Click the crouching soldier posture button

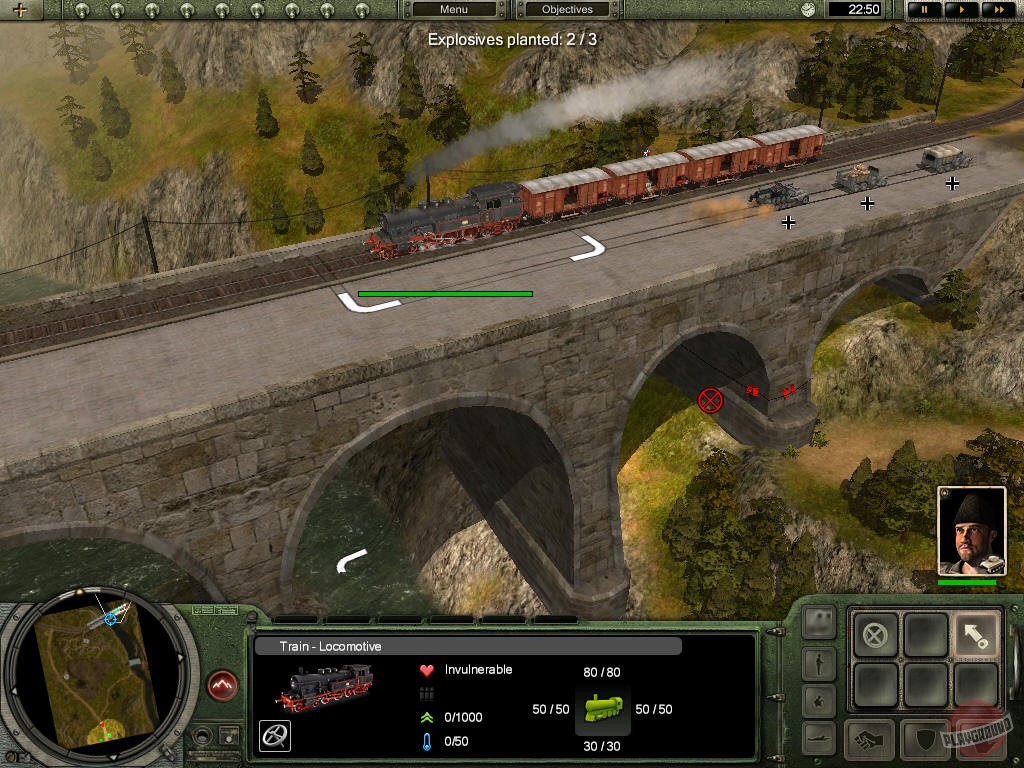[x=819, y=700]
